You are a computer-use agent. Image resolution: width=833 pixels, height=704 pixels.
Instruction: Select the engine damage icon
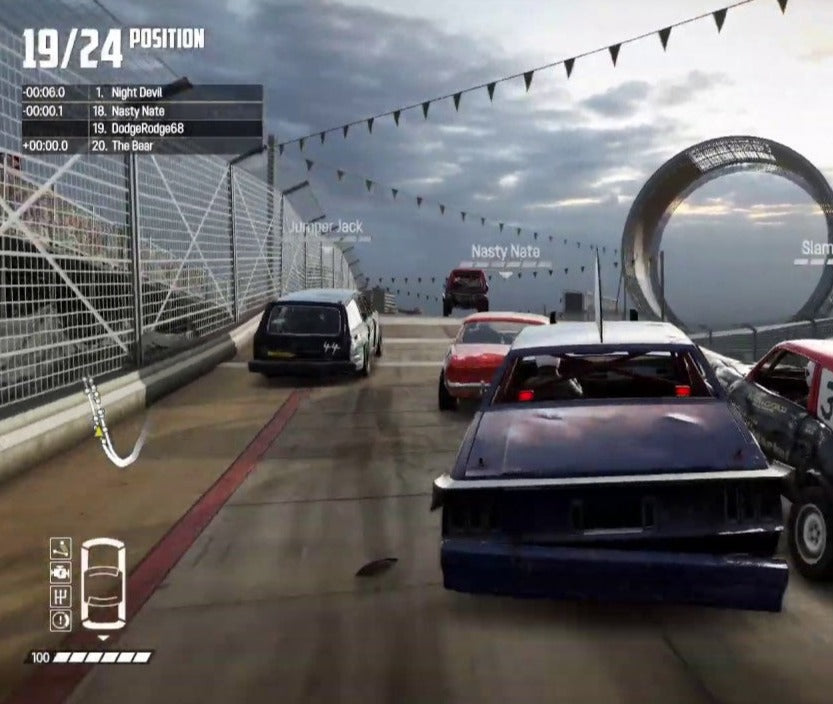coord(61,572)
